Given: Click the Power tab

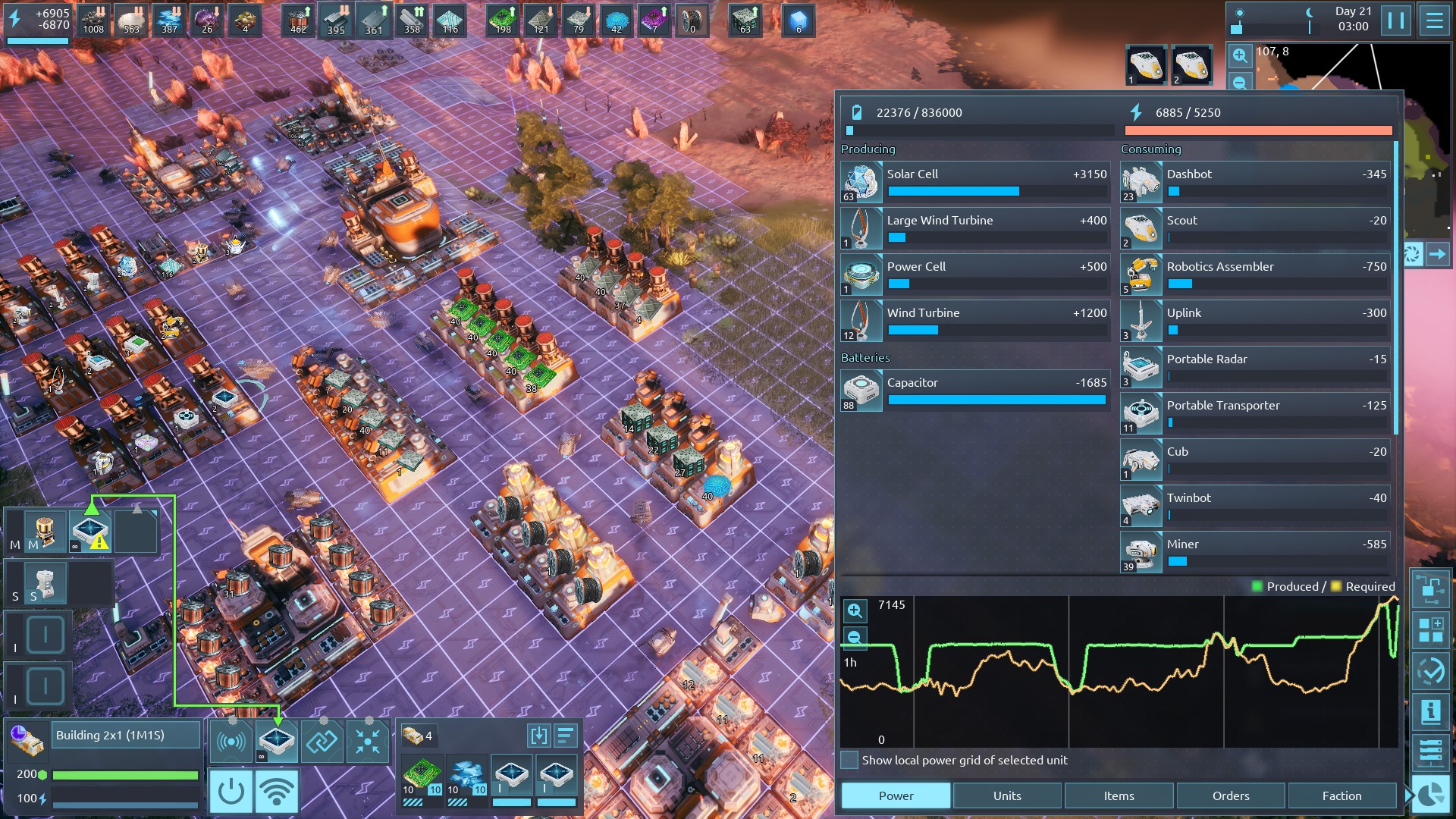Looking at the screenshot, I should click(896, 795).
